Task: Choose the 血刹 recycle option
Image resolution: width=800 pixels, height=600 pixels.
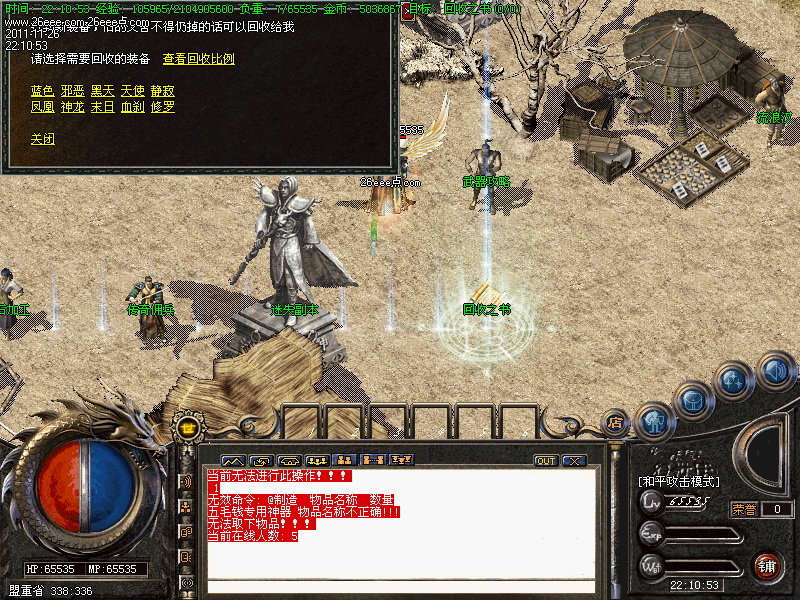Action: tap(132, 107)
